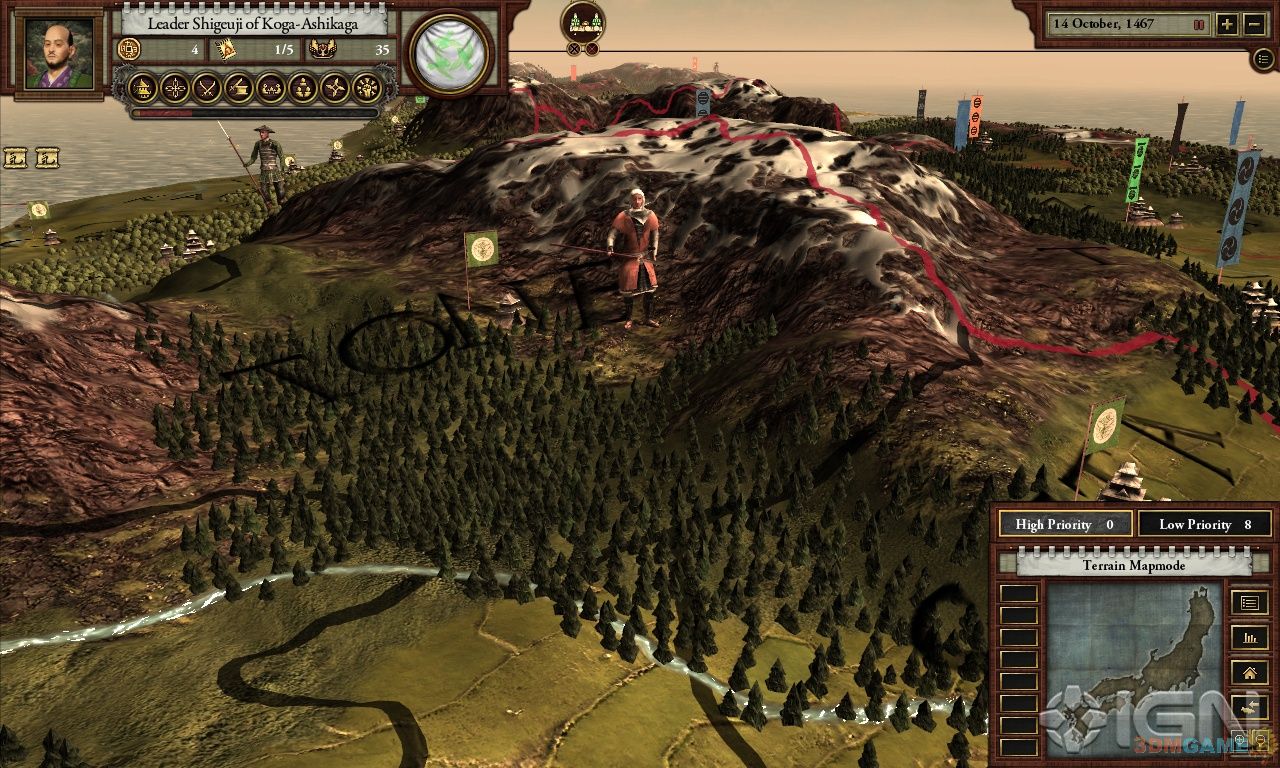Select the Low Priority messages tab

[1205, 524]
